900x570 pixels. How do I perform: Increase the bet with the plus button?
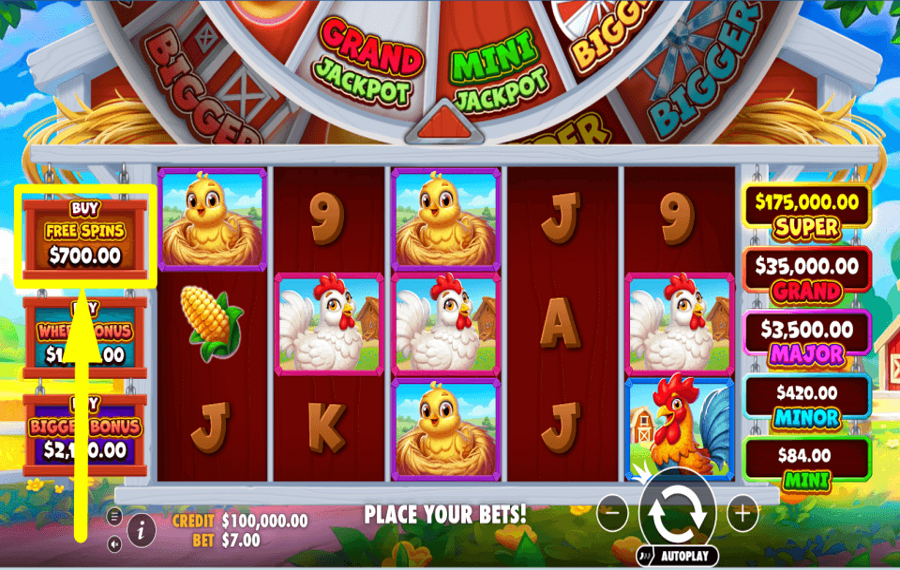[742, 514]
